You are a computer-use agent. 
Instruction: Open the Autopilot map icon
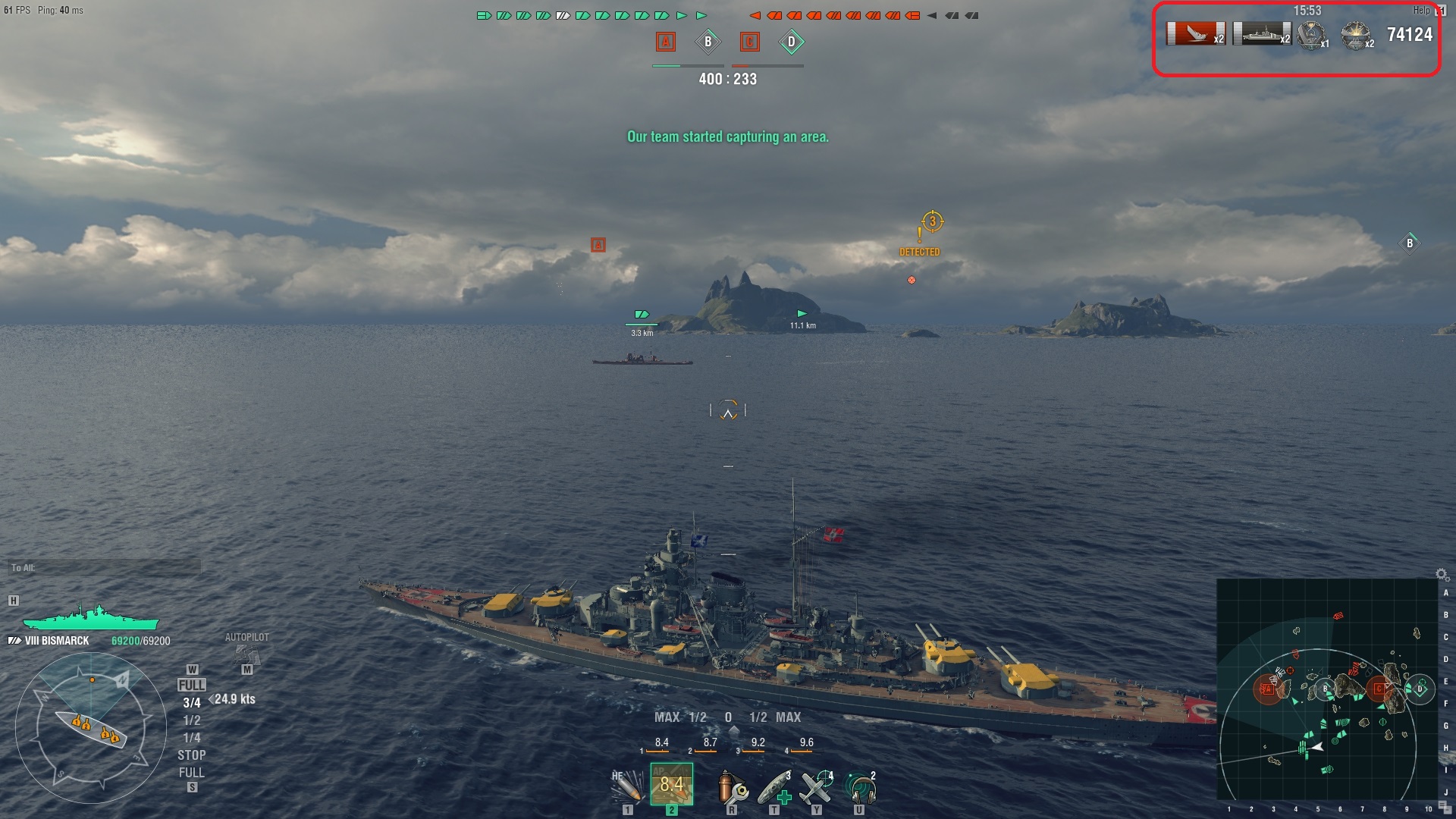point(246,654)
